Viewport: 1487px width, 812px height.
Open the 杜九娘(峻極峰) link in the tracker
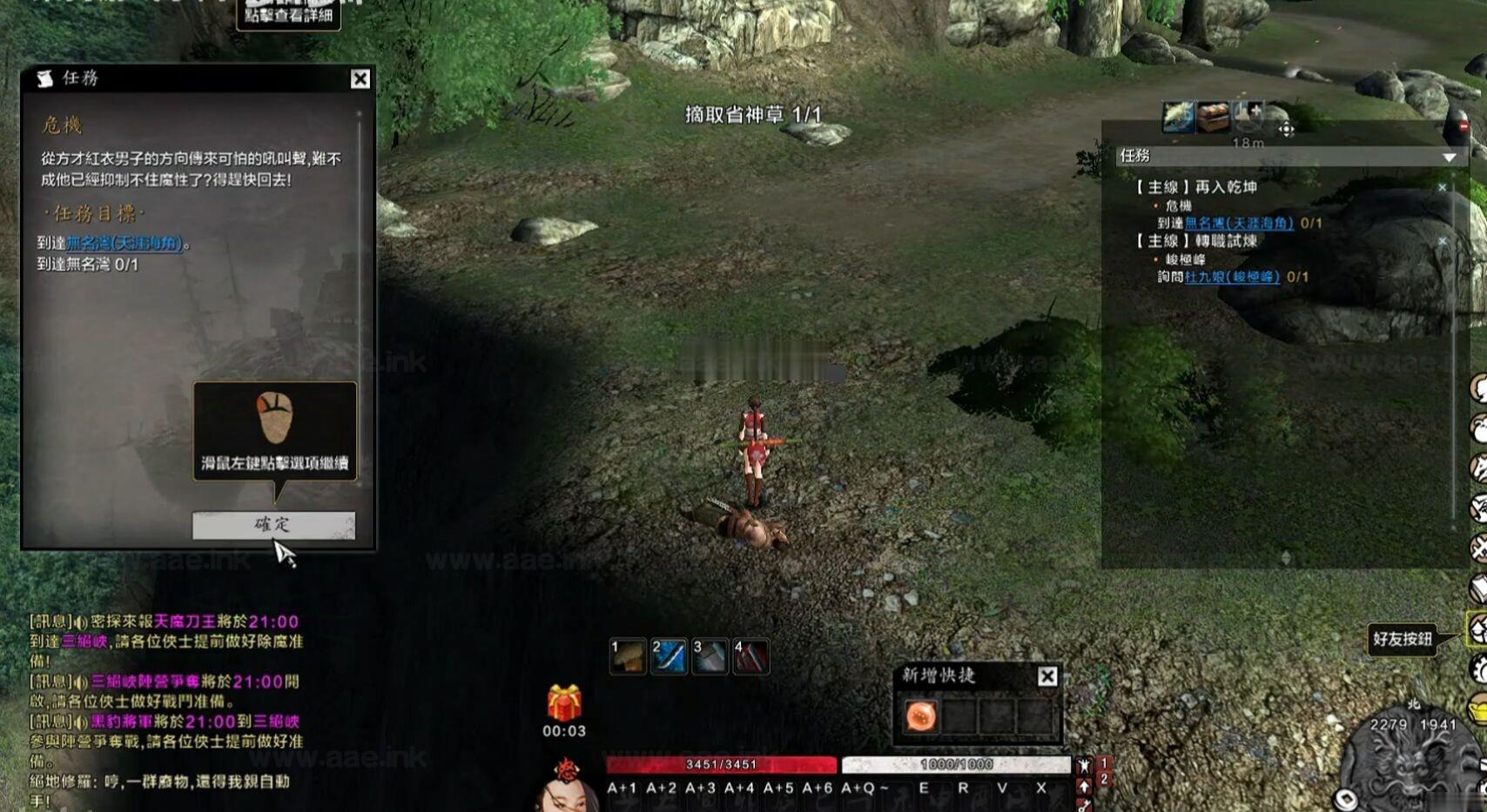(x=1232, y=277)
